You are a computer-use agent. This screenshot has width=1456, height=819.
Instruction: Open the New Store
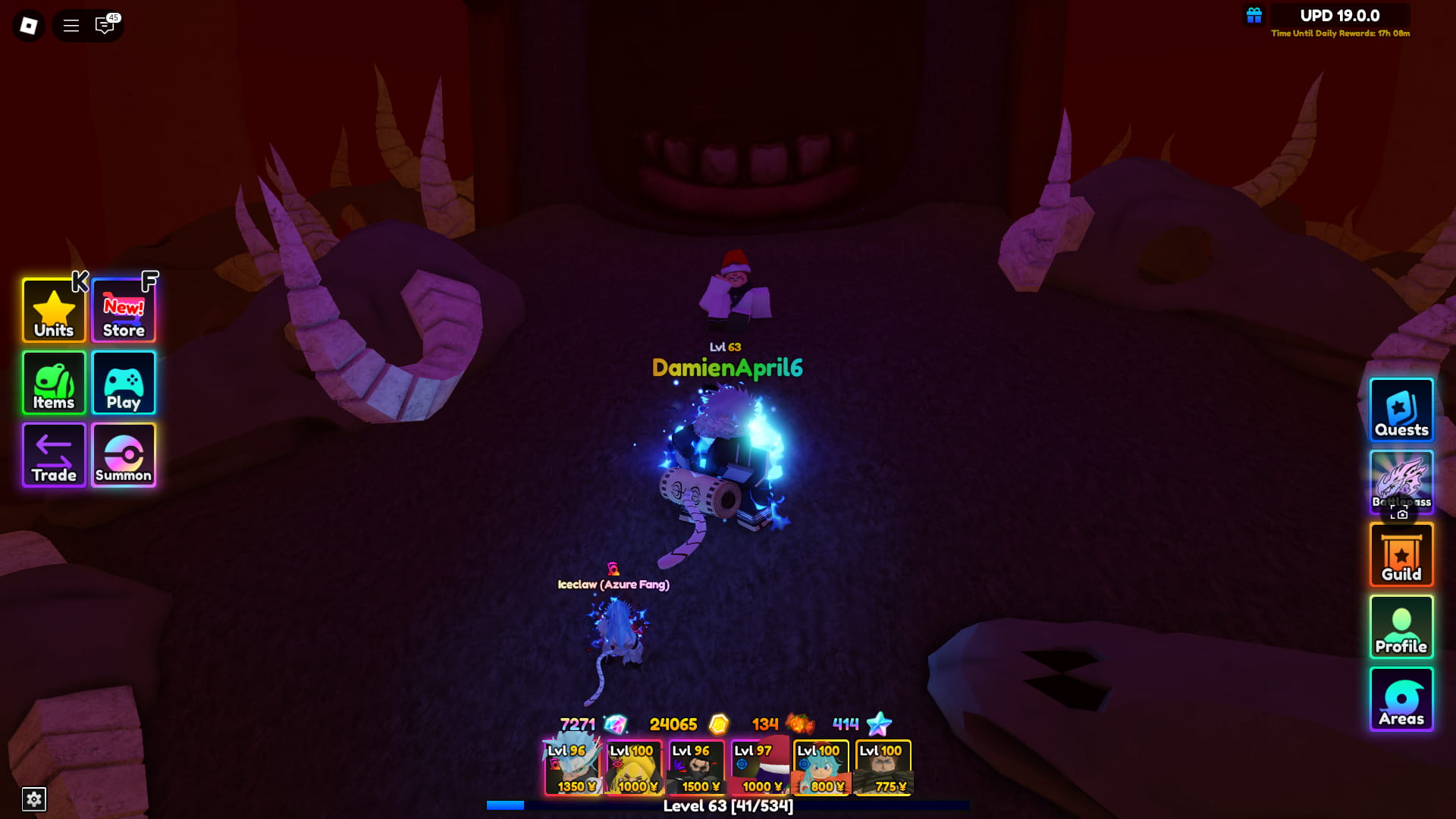123,310
